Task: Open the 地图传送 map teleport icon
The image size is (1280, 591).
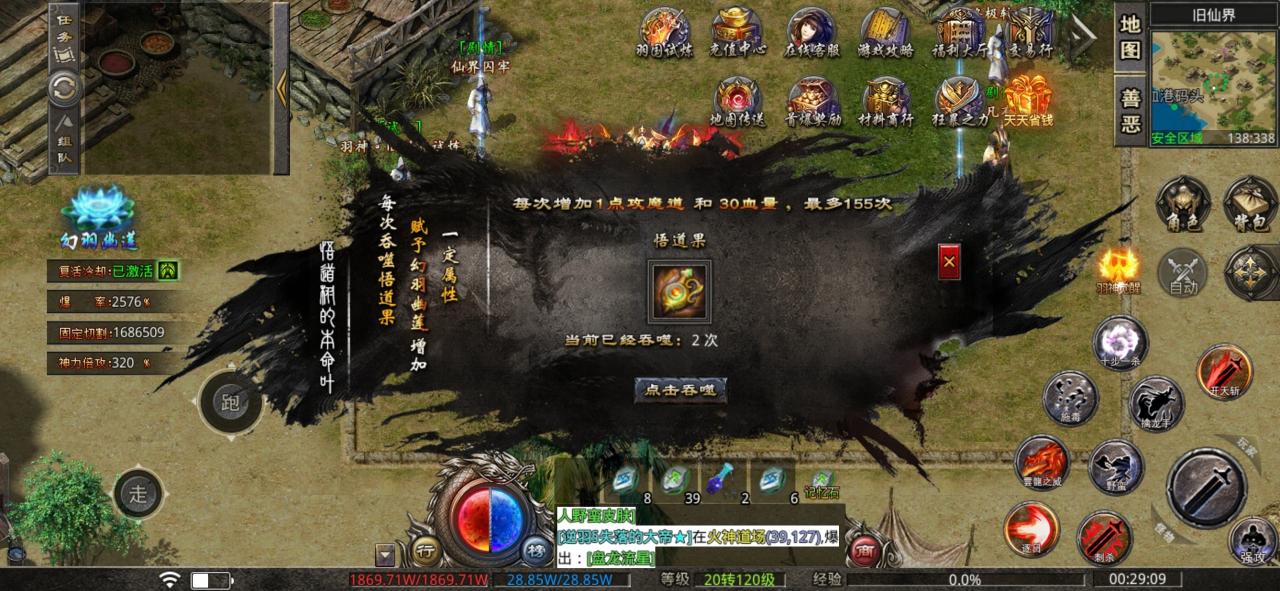Action: (x=737, y=100)
